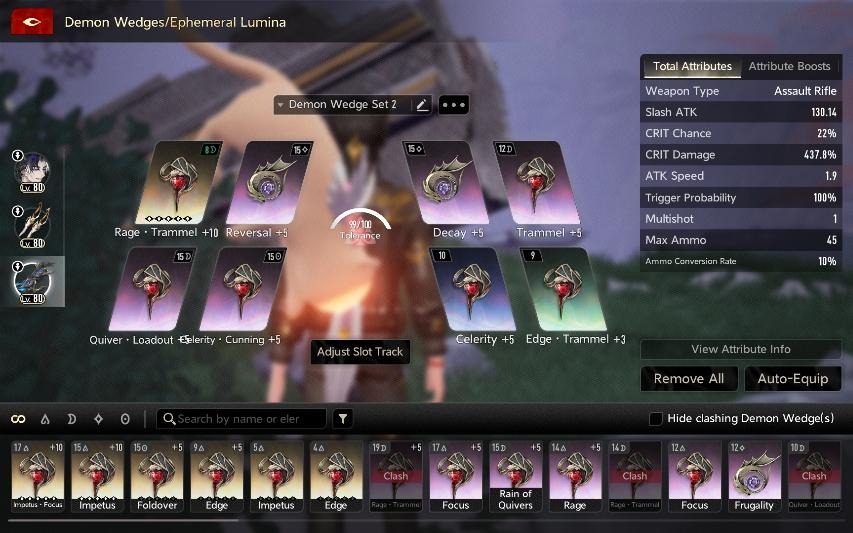Switch to the Attribute Boosts tab
This screenshot has width=853, height=533.
789,66
